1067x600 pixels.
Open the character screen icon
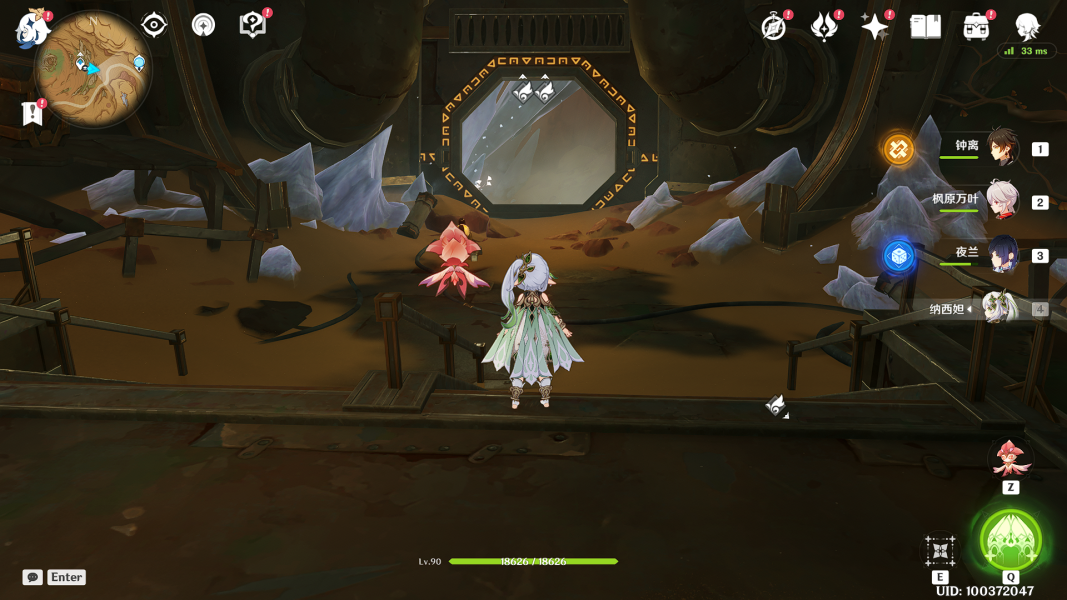pos(1027,27)
